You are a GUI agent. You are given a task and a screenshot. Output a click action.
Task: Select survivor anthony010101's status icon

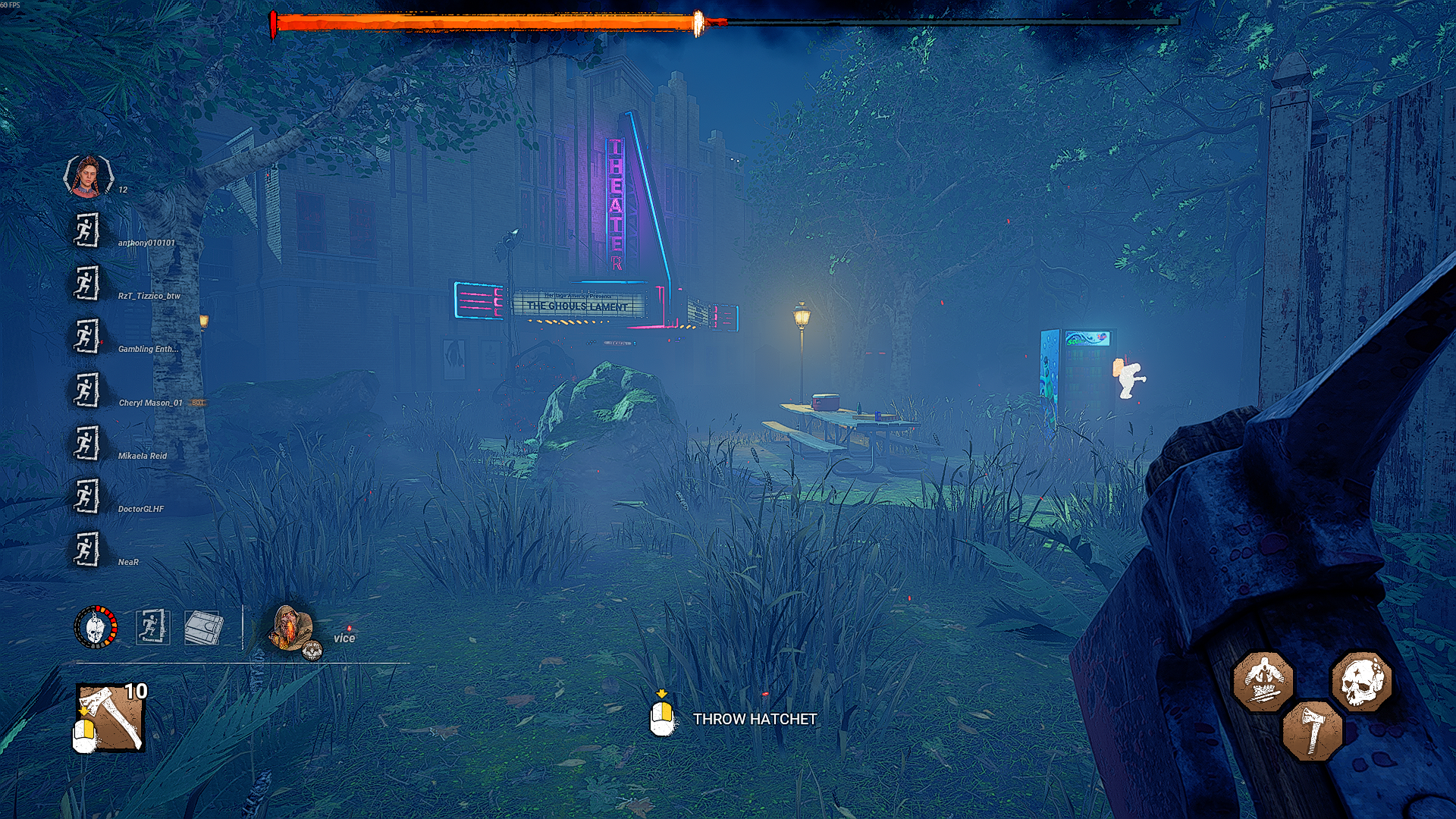[x=86, y=230]
